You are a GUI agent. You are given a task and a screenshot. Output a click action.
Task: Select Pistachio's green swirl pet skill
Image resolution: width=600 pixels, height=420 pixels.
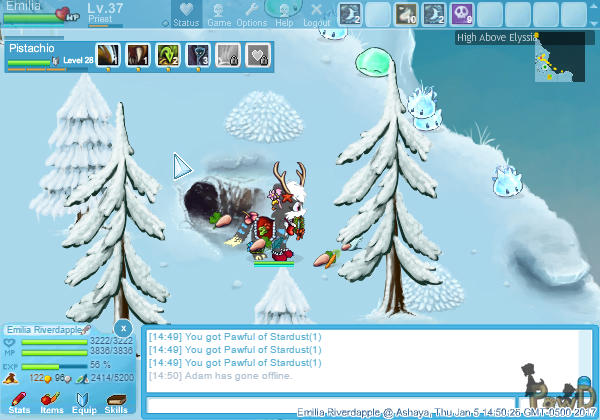(x=167, y=54)
